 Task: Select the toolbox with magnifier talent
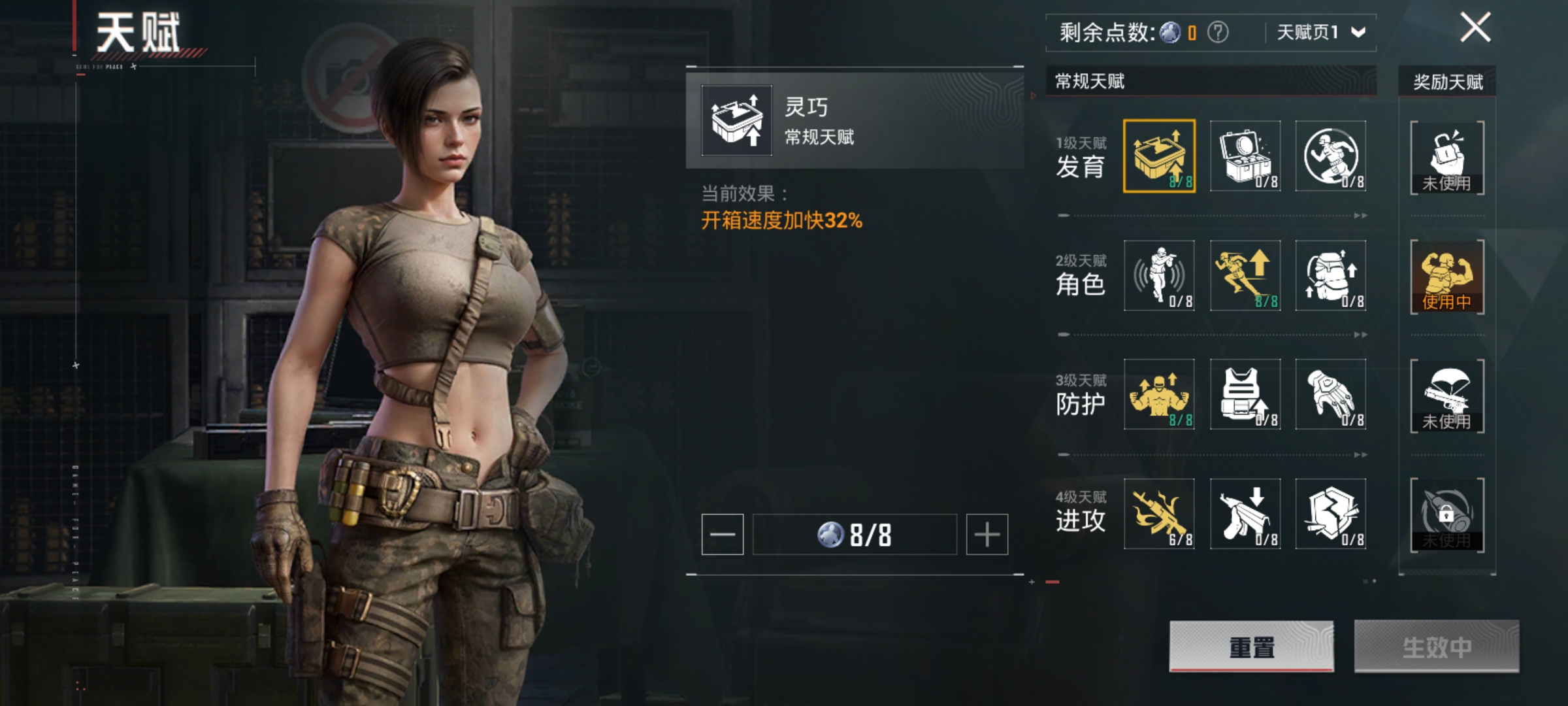pos(1245,156)
